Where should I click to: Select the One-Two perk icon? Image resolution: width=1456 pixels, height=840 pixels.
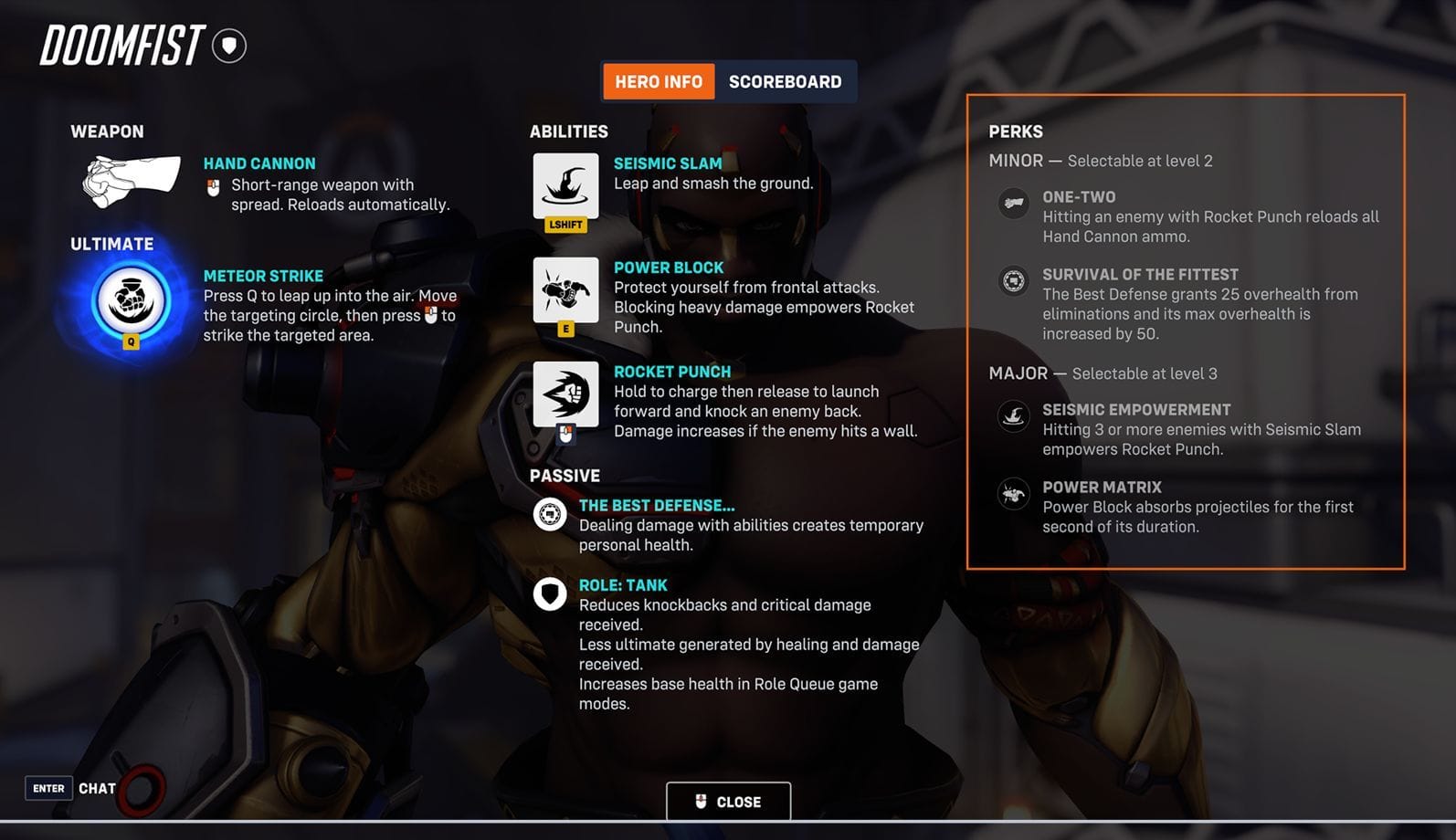[x=1013, y=203]
